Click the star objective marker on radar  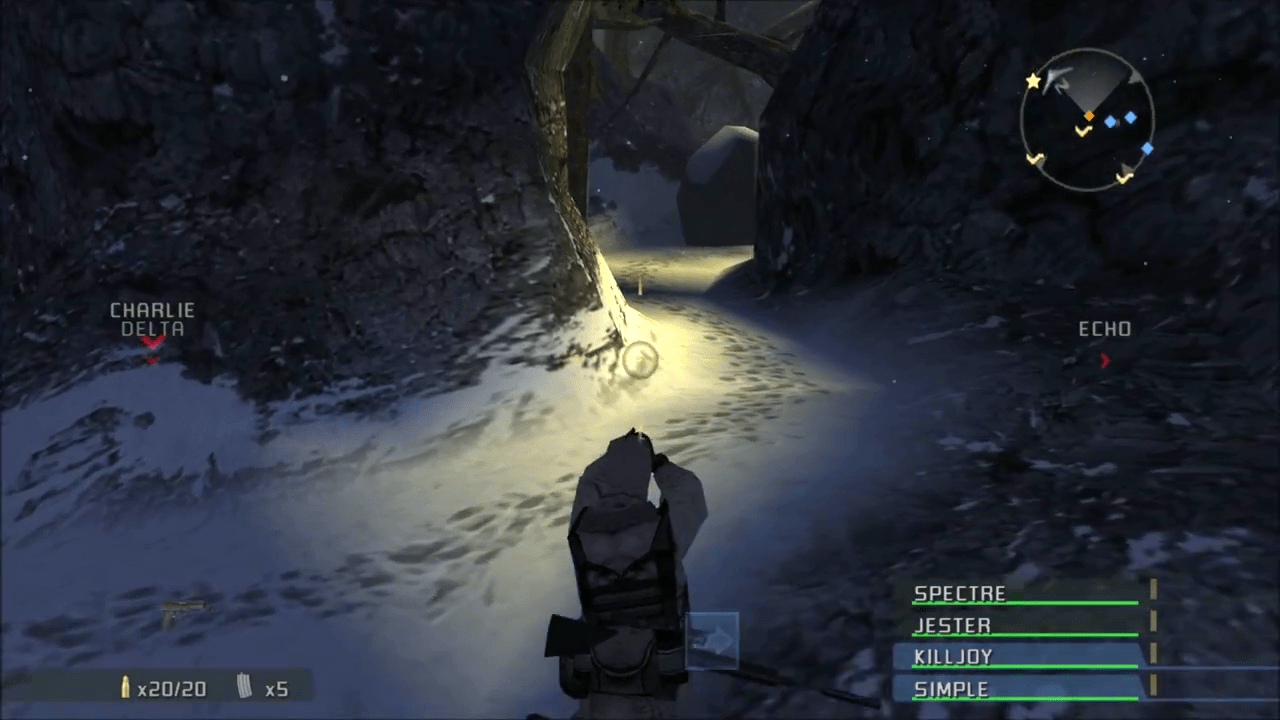coord(1033,80)
